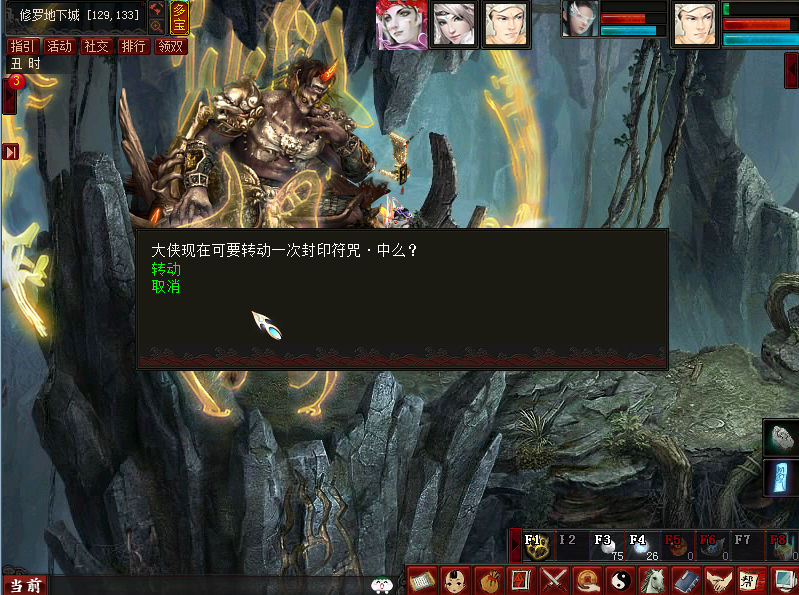Expand the red arrow tab with 3 badge
This screenshot has width=799, height=595.
10,97
